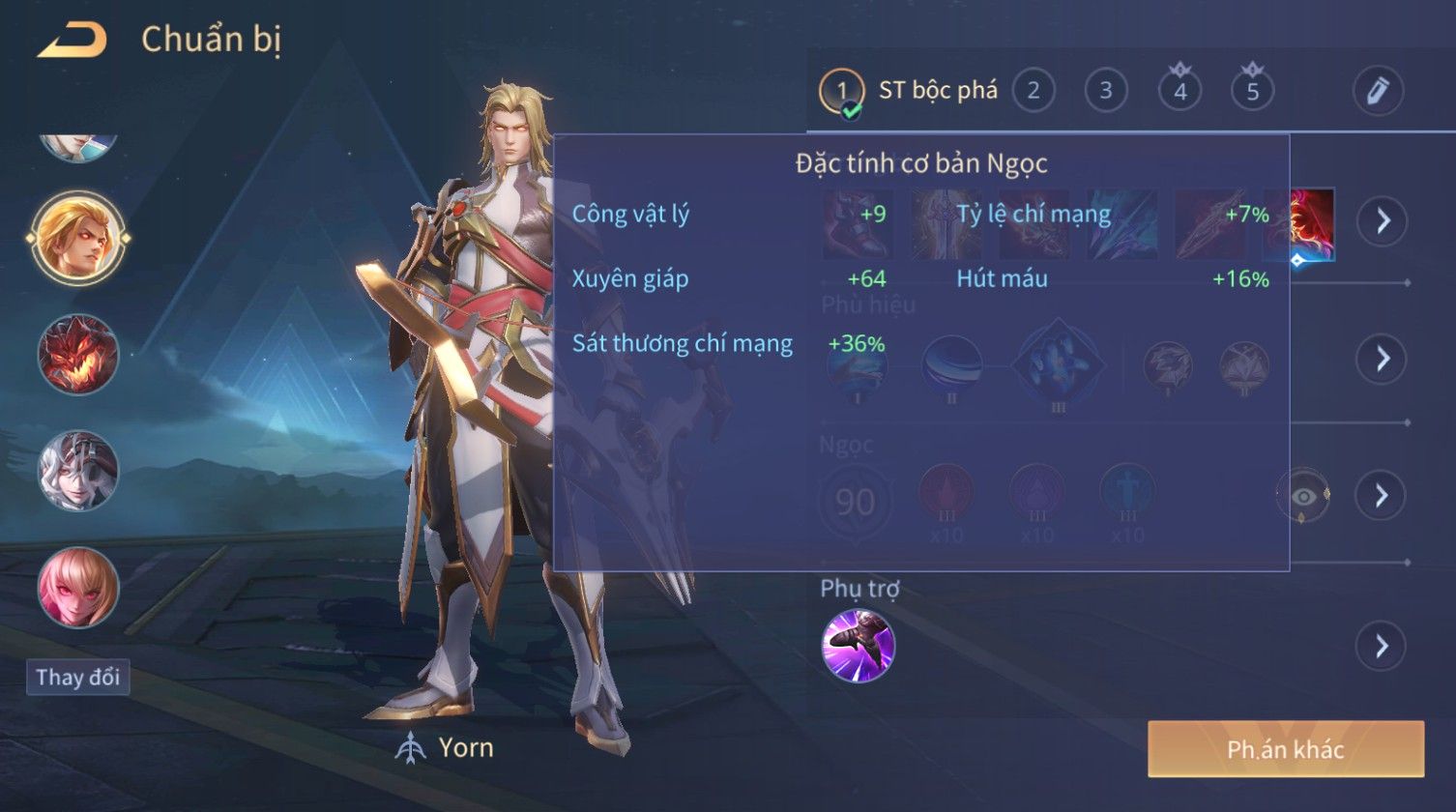Select the Phụ trợ spell icon
This screenshot has height=812, width=1456.
point(858,645)
